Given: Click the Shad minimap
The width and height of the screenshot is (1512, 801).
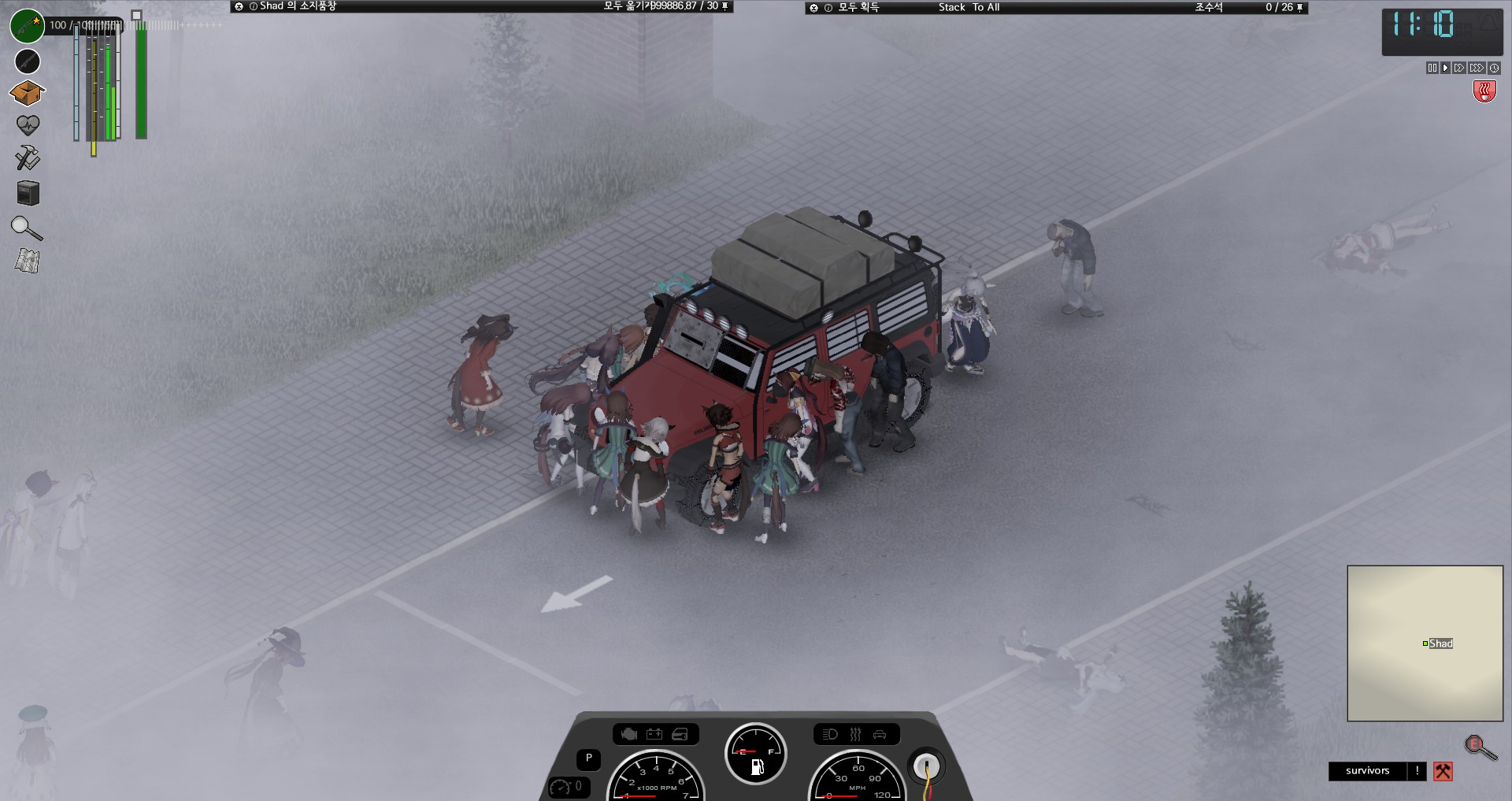Looking at the screenshot, I should tap(1425, 643).
